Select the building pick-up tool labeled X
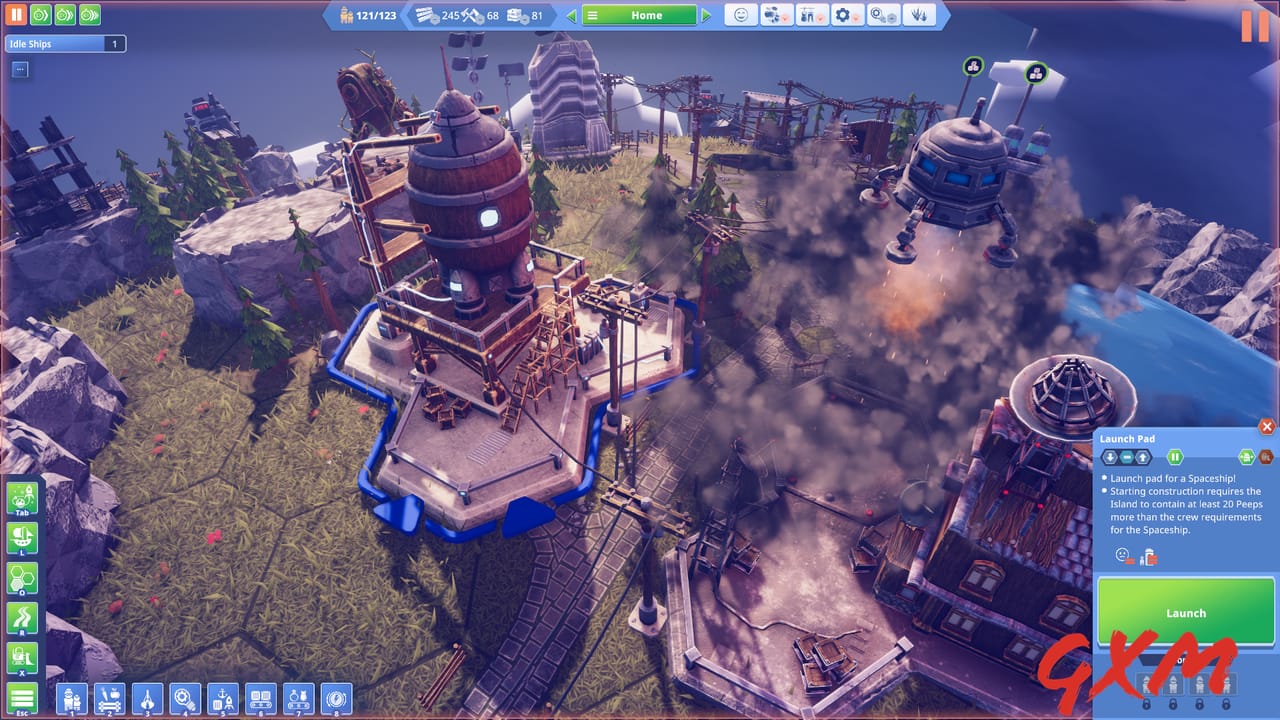The image size is (1280, 720). click(22, 656)
